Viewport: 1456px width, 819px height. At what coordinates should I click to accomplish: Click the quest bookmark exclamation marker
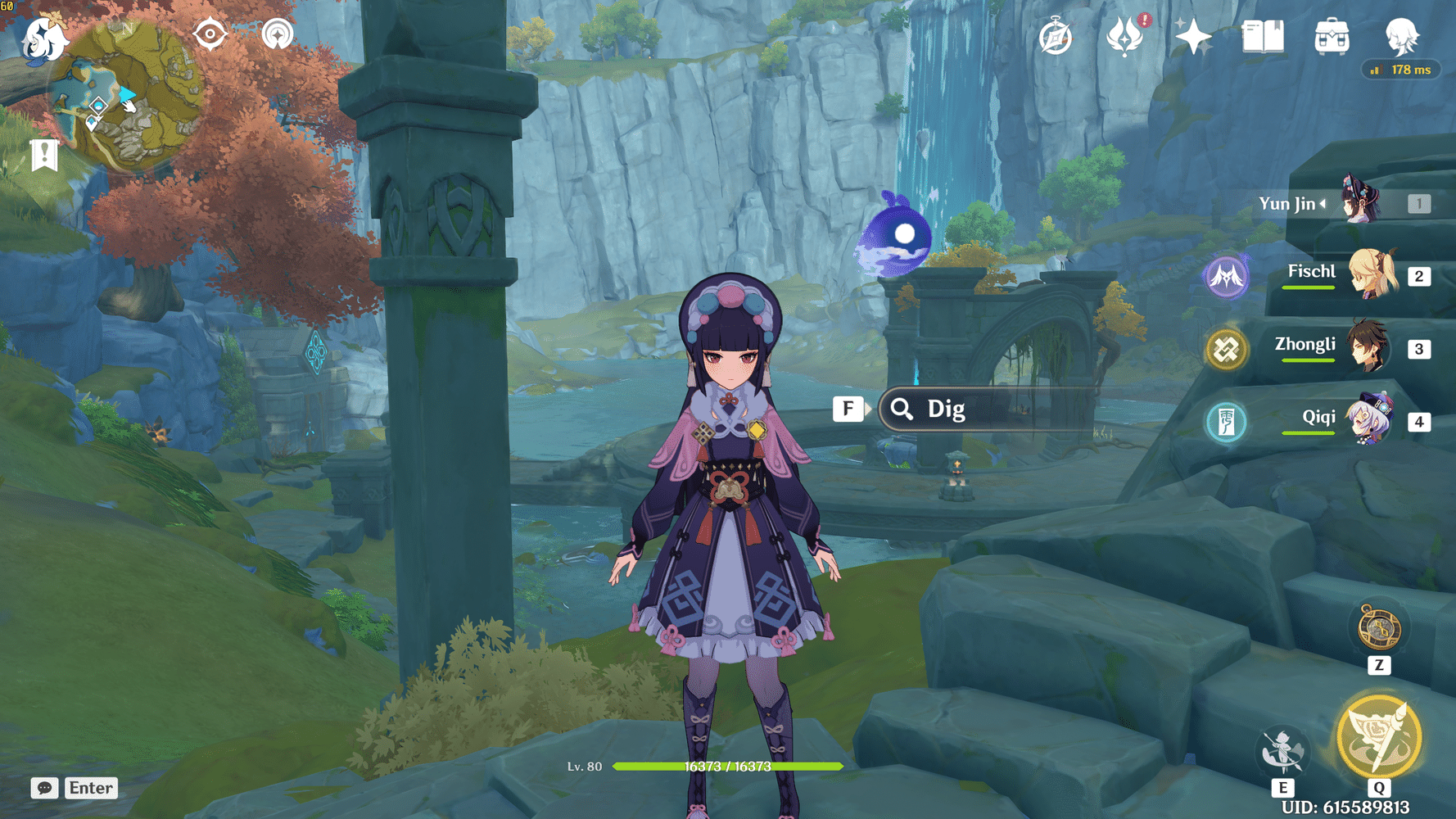43,152
